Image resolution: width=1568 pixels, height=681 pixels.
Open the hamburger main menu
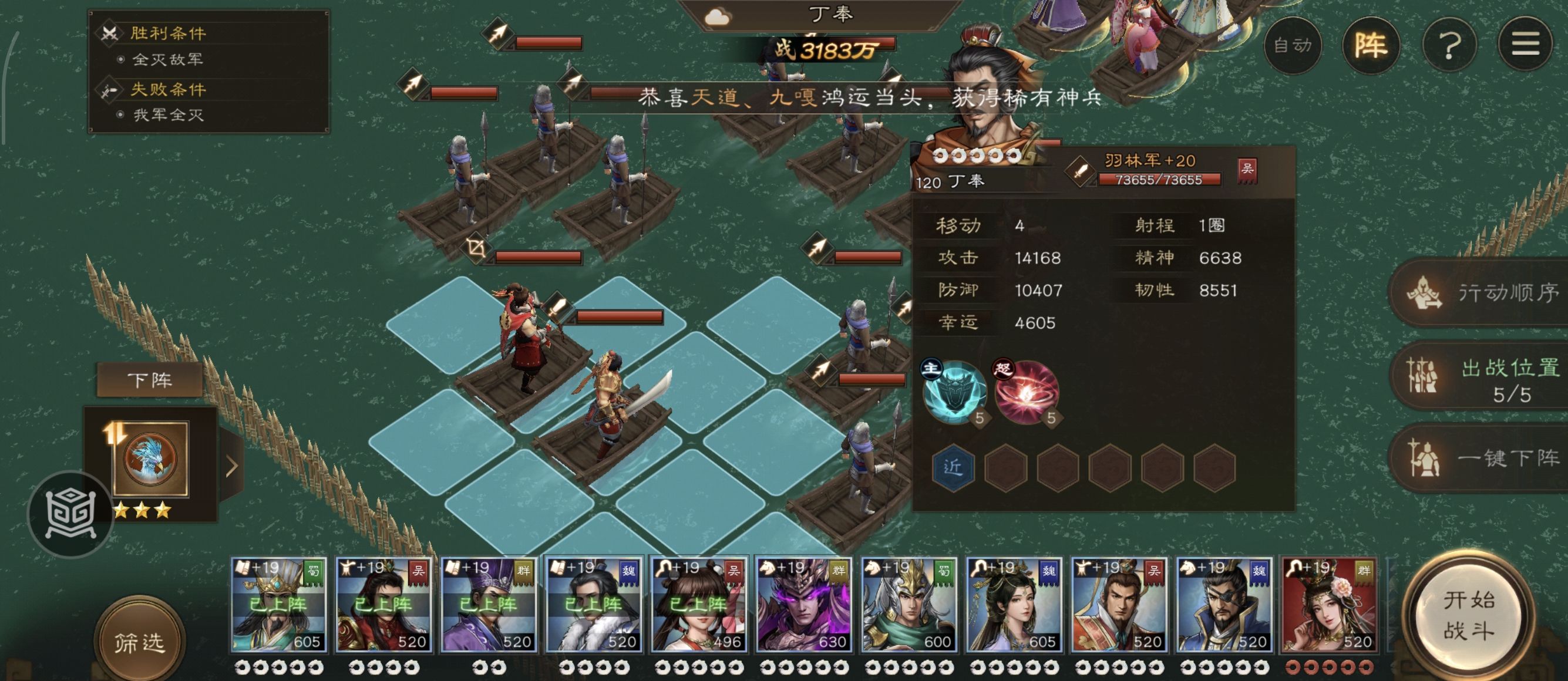coord(1525,45)
